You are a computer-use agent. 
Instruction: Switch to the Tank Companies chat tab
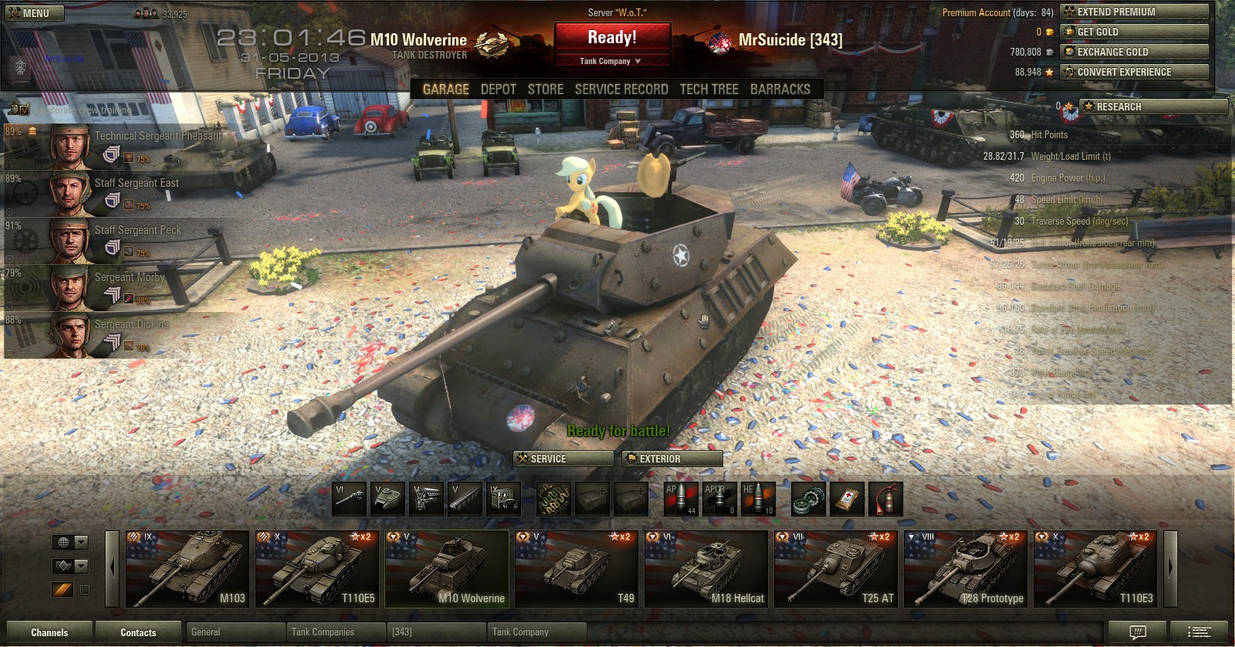coord(336,632)
